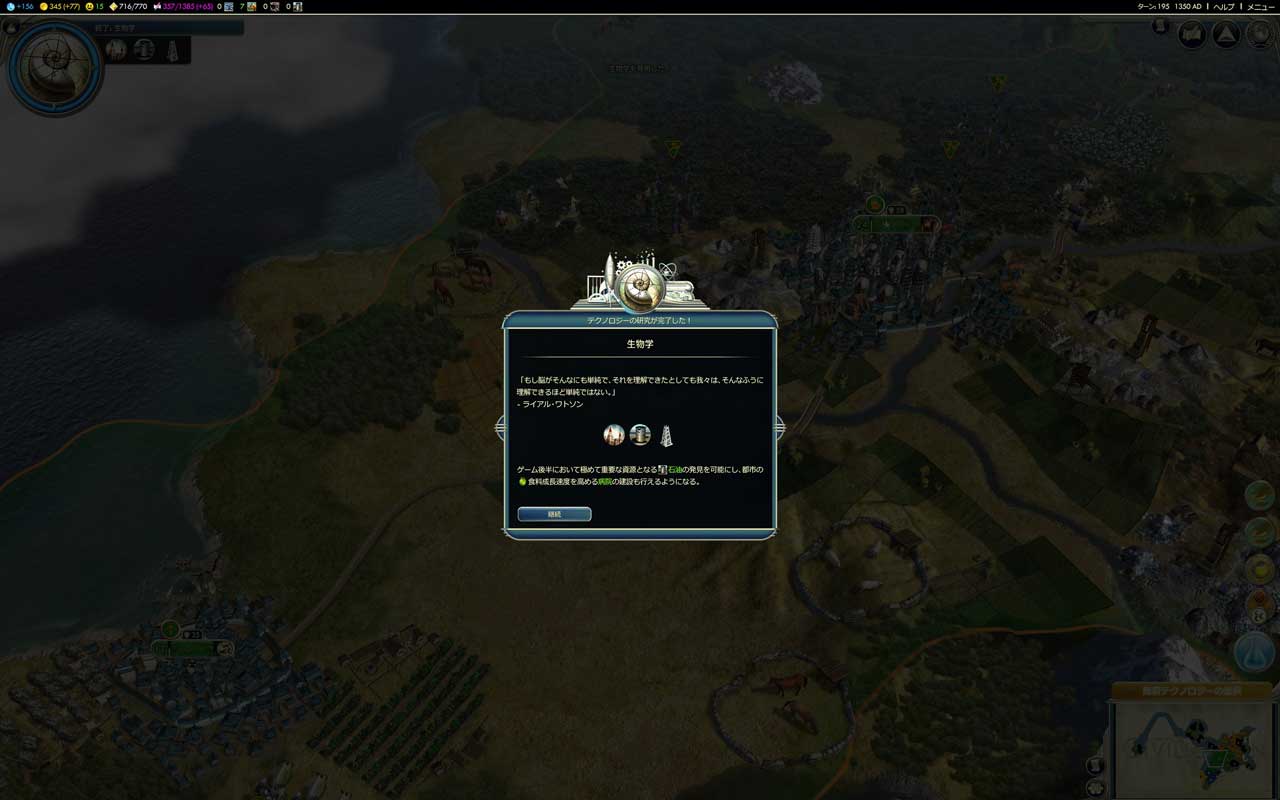Open the nautilus shell research circle
1280x800 pixels.
pos(54,66)
